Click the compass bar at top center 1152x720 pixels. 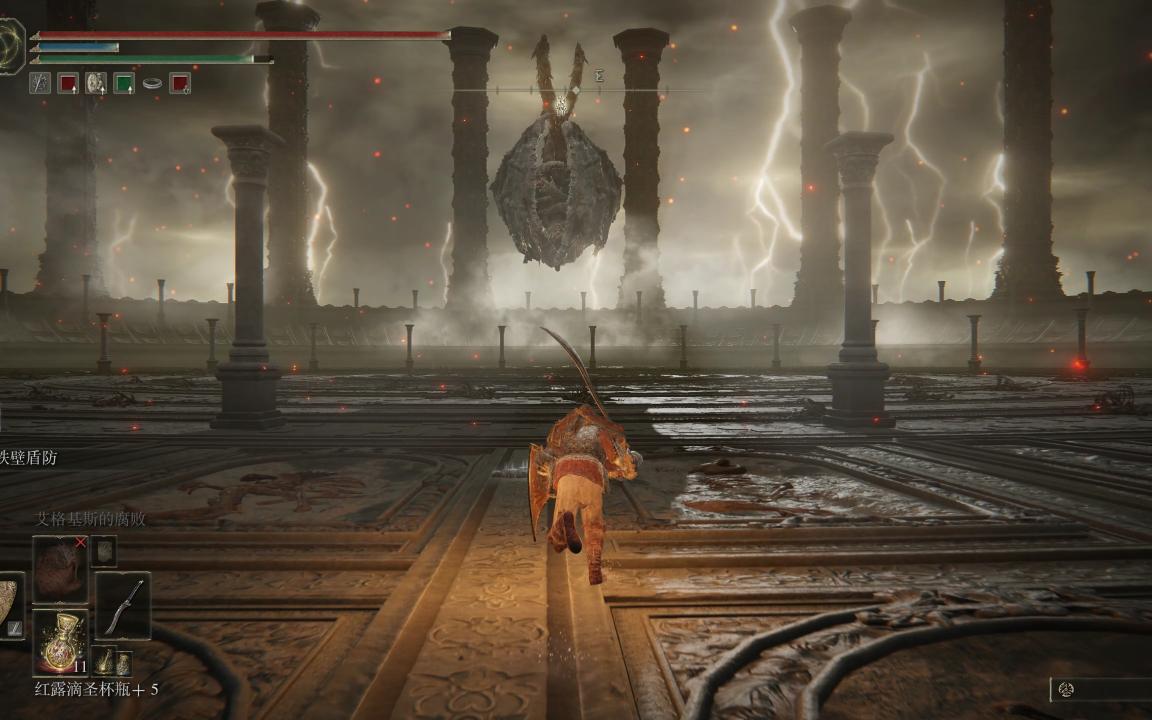click(x=561, y=91)
